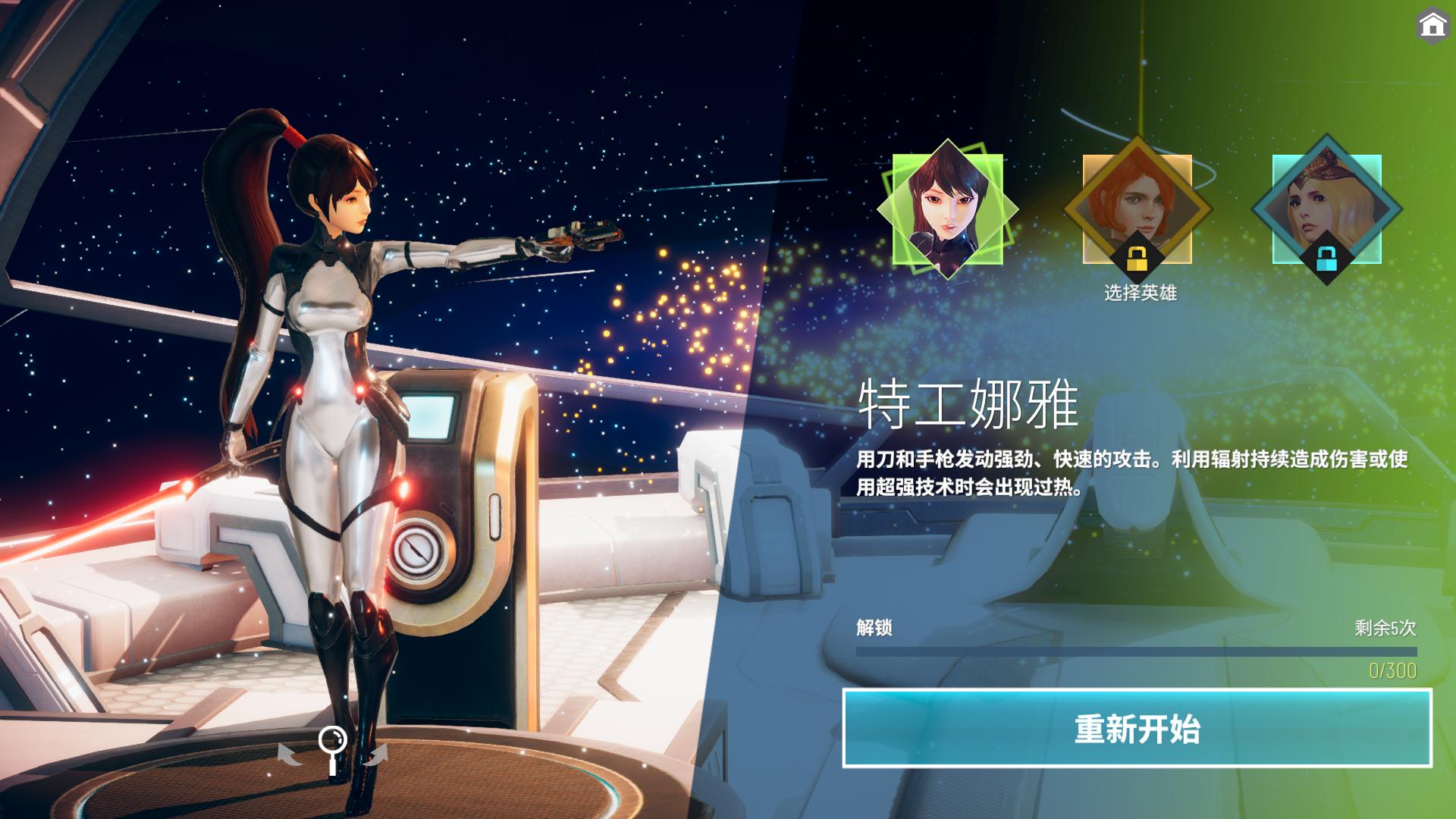
Task: Select the dark-haired agent 特工娜雅 portrait
Action: pyautogui.click(x=947, y=209)
